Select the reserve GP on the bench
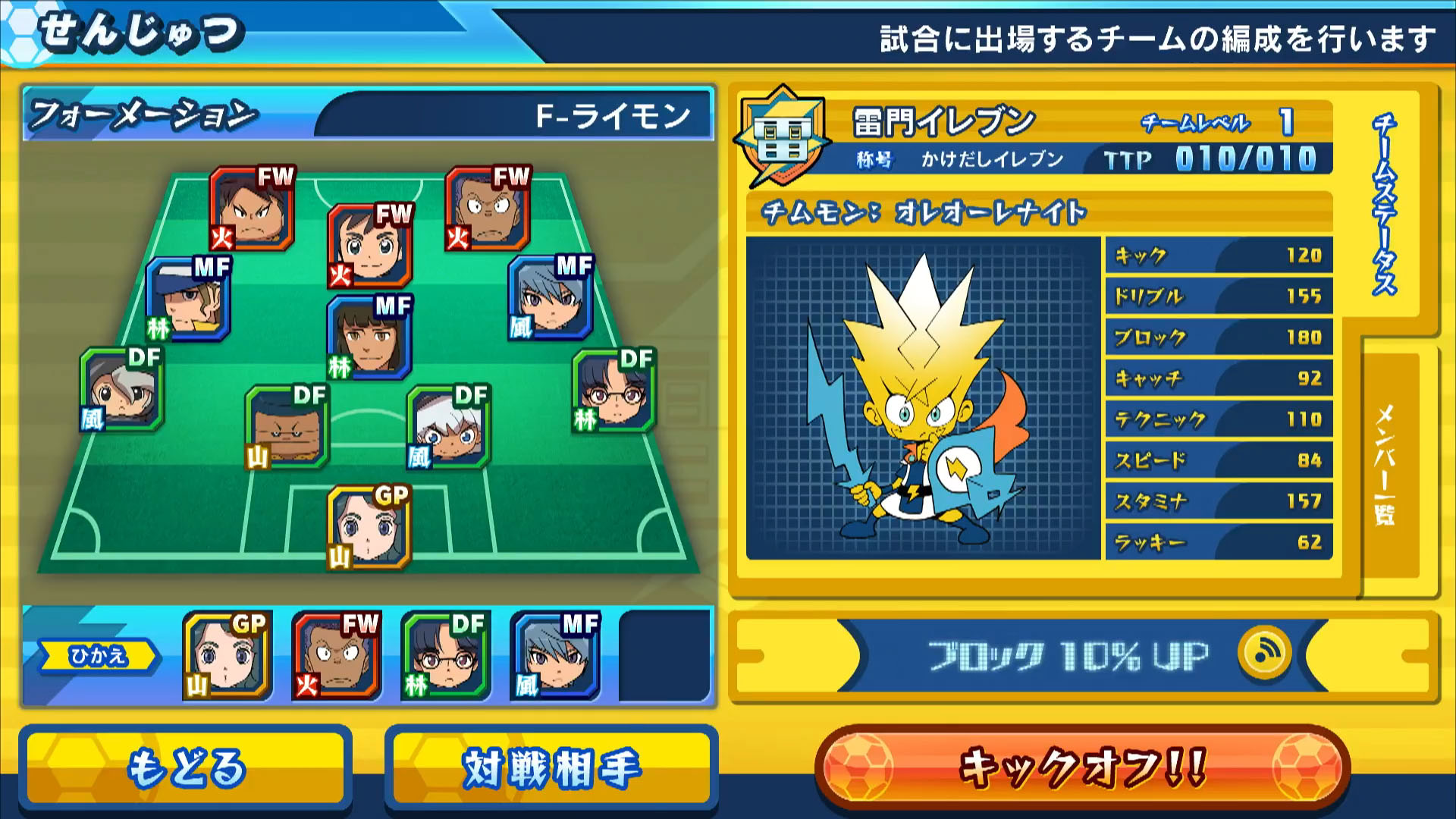1456x819 pixels. click(x=227, y=656)
